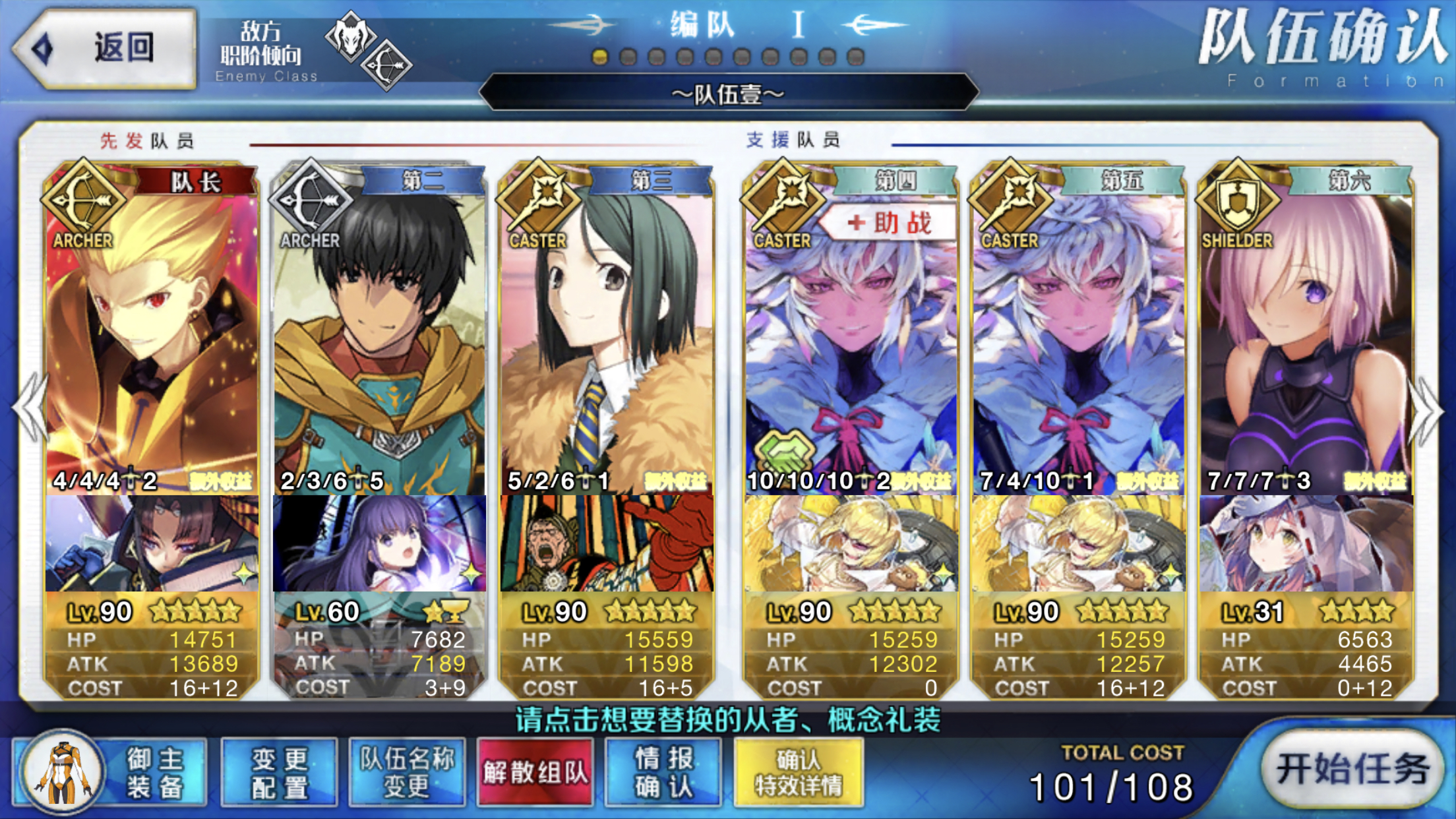This screenshot has height=819, width=1456.
Task: Switch to the previous party with left arrow
Action: coord(30,409)
